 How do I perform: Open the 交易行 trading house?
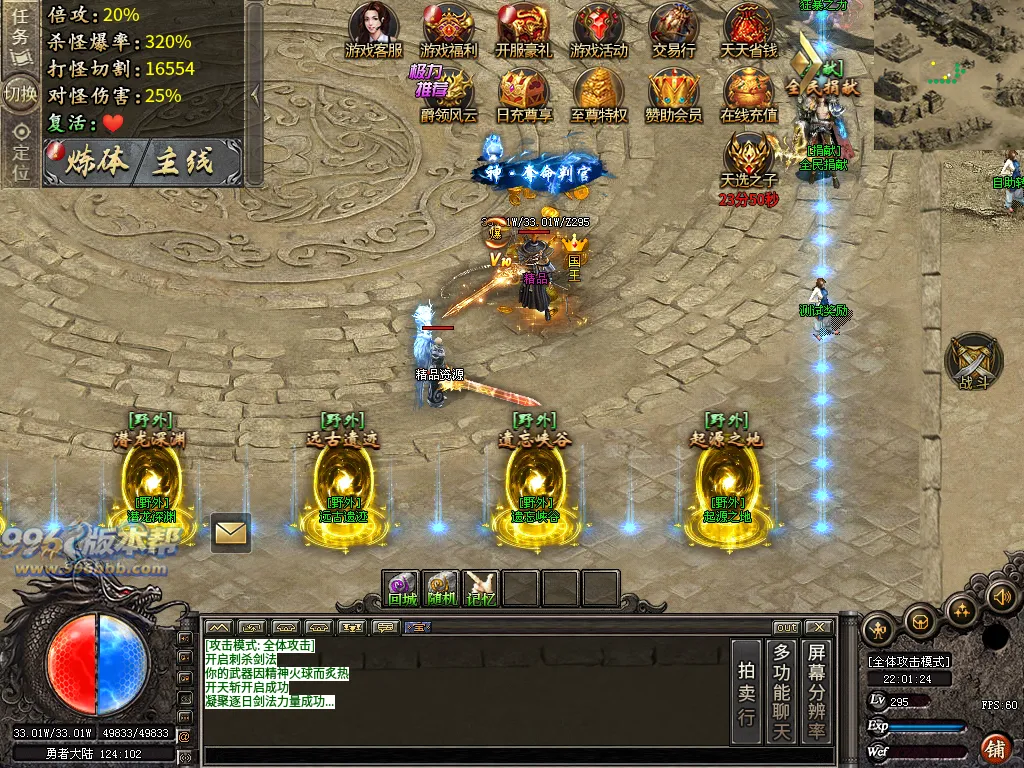pos(674,28)
